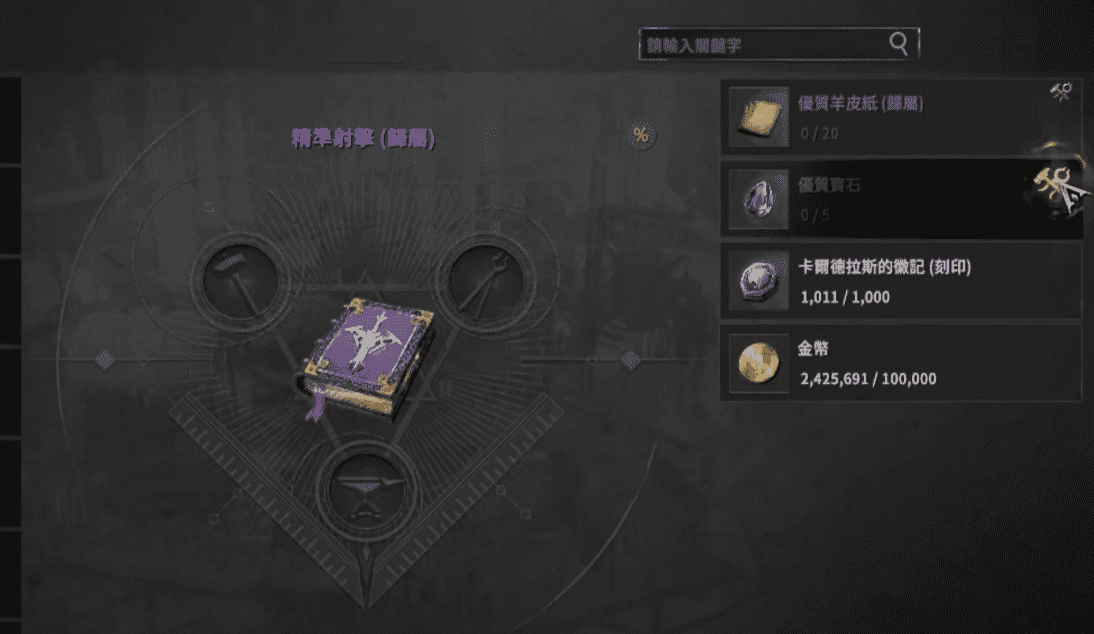Select the 卡爾德拉斯的徽記 emblem material row
Image resolution: width=1094 pixels, height=634 pixels.
pyautogui.click(x=900, y=281)
